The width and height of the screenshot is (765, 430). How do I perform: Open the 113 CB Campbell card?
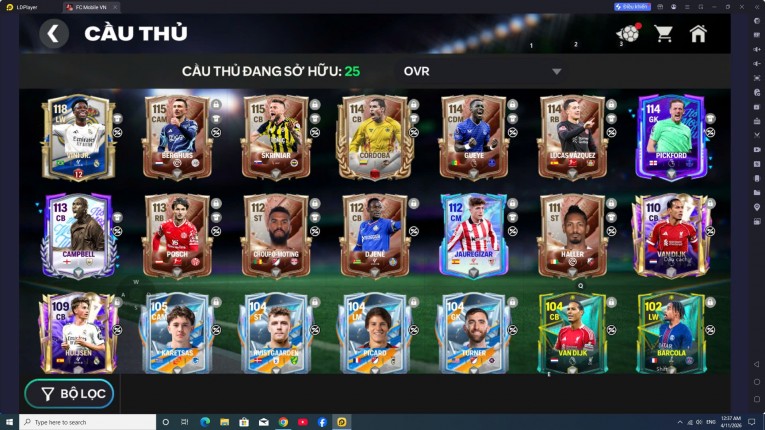click(78, 236)
